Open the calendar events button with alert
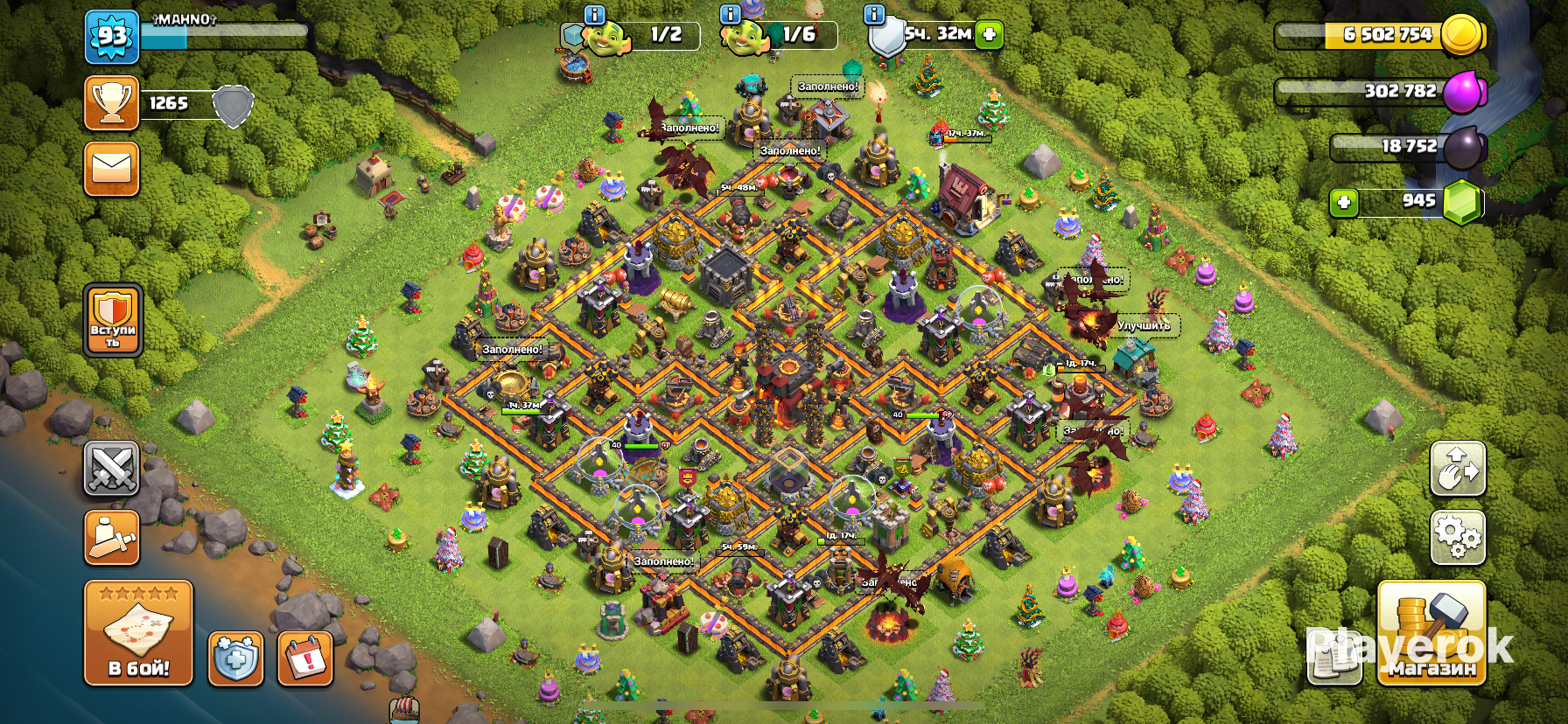 tap(305, 658)
